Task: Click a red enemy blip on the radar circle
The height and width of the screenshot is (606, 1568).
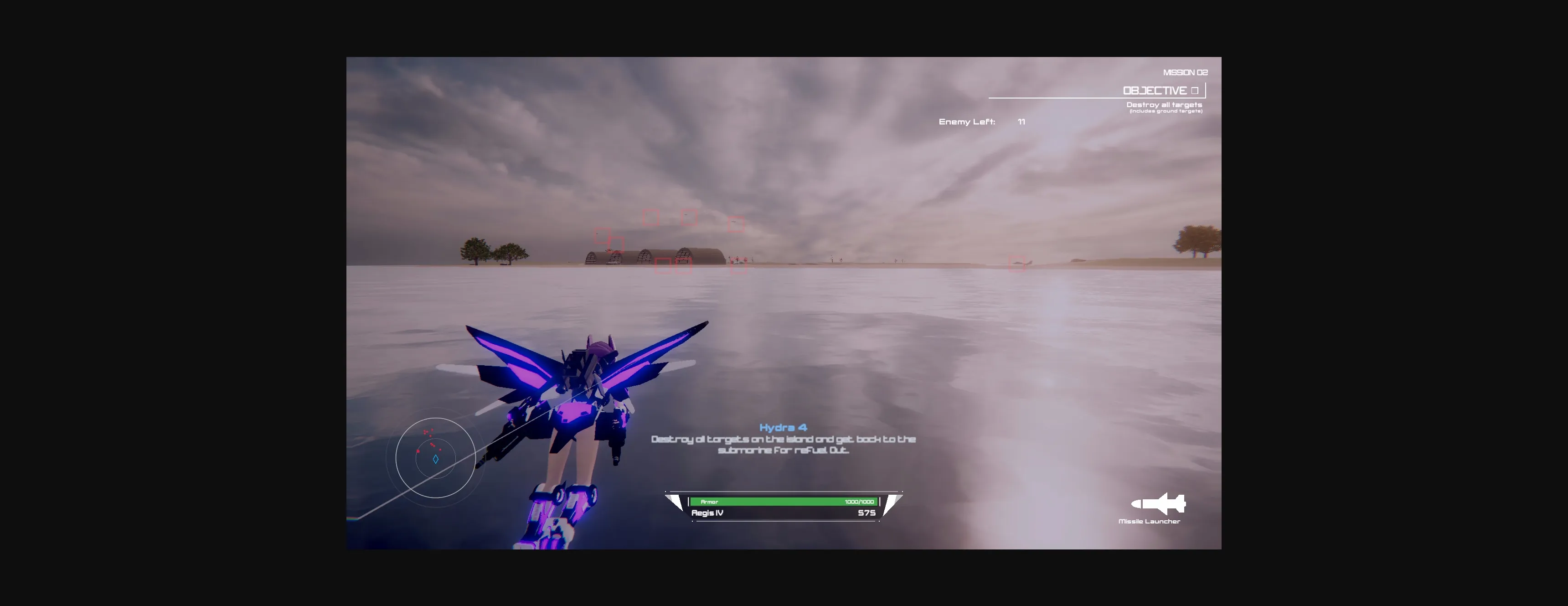Action: [418, 451]
